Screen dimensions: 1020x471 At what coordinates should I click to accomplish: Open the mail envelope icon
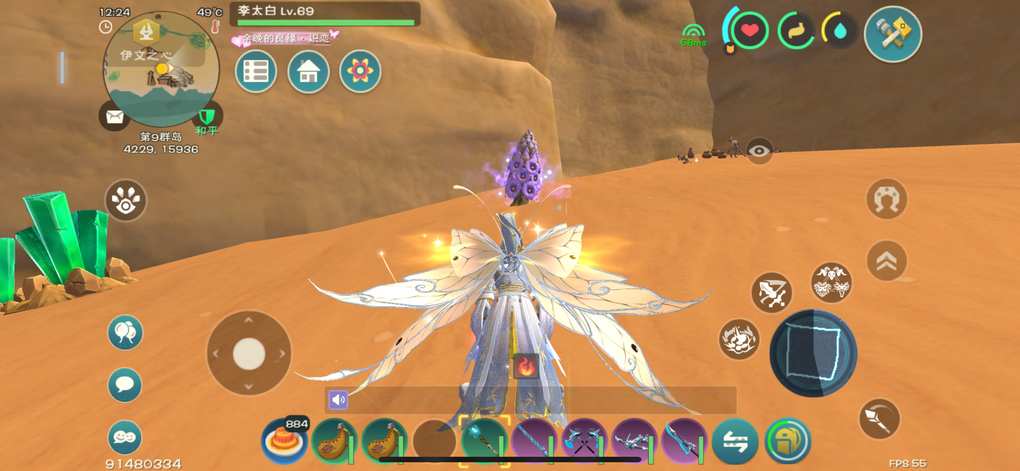tap(114, 117)
